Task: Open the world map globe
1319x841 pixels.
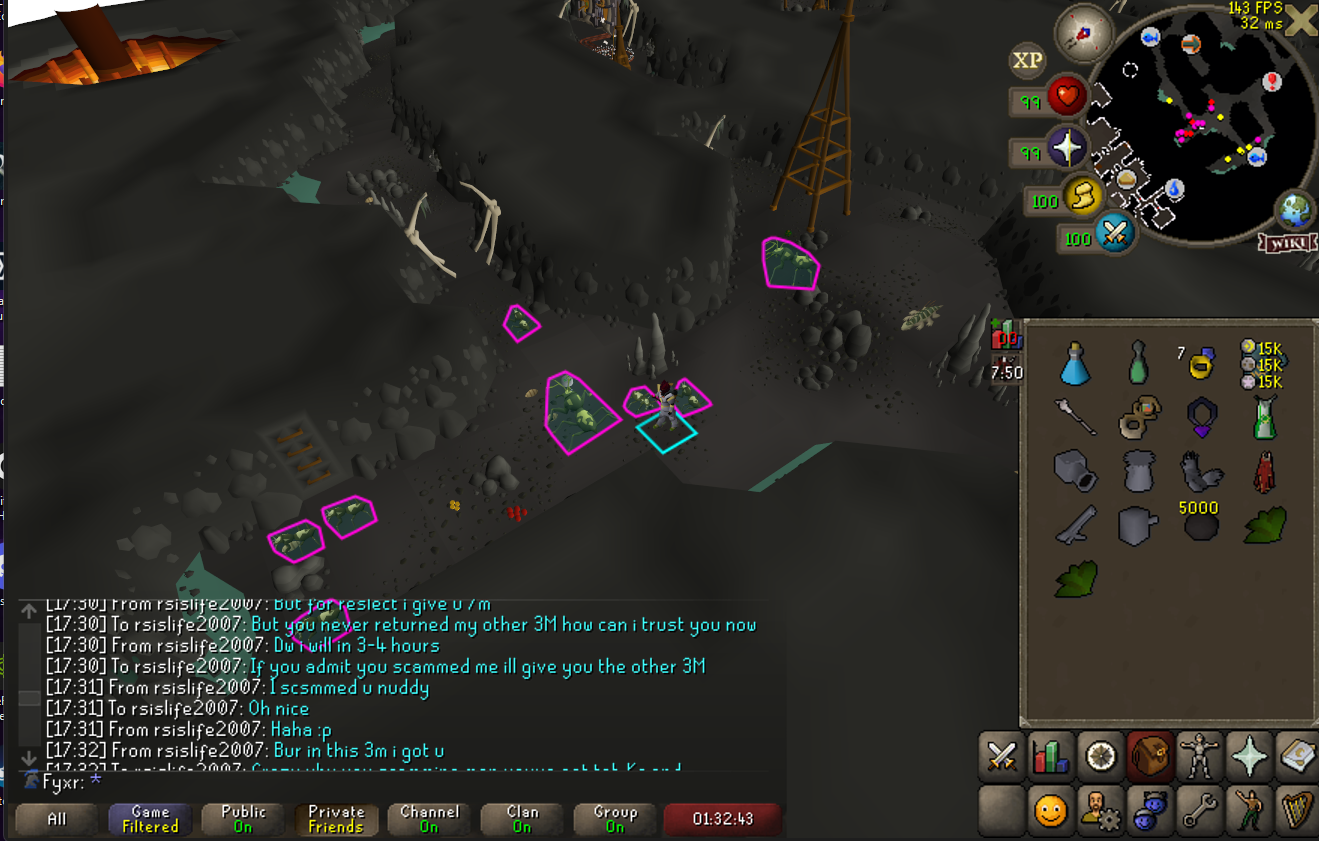Action: (1295, 211)
